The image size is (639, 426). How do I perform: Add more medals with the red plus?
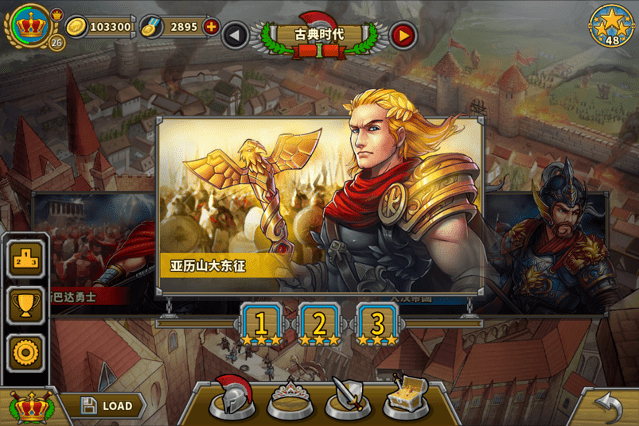pyautogui.click(x=211, y=27)
